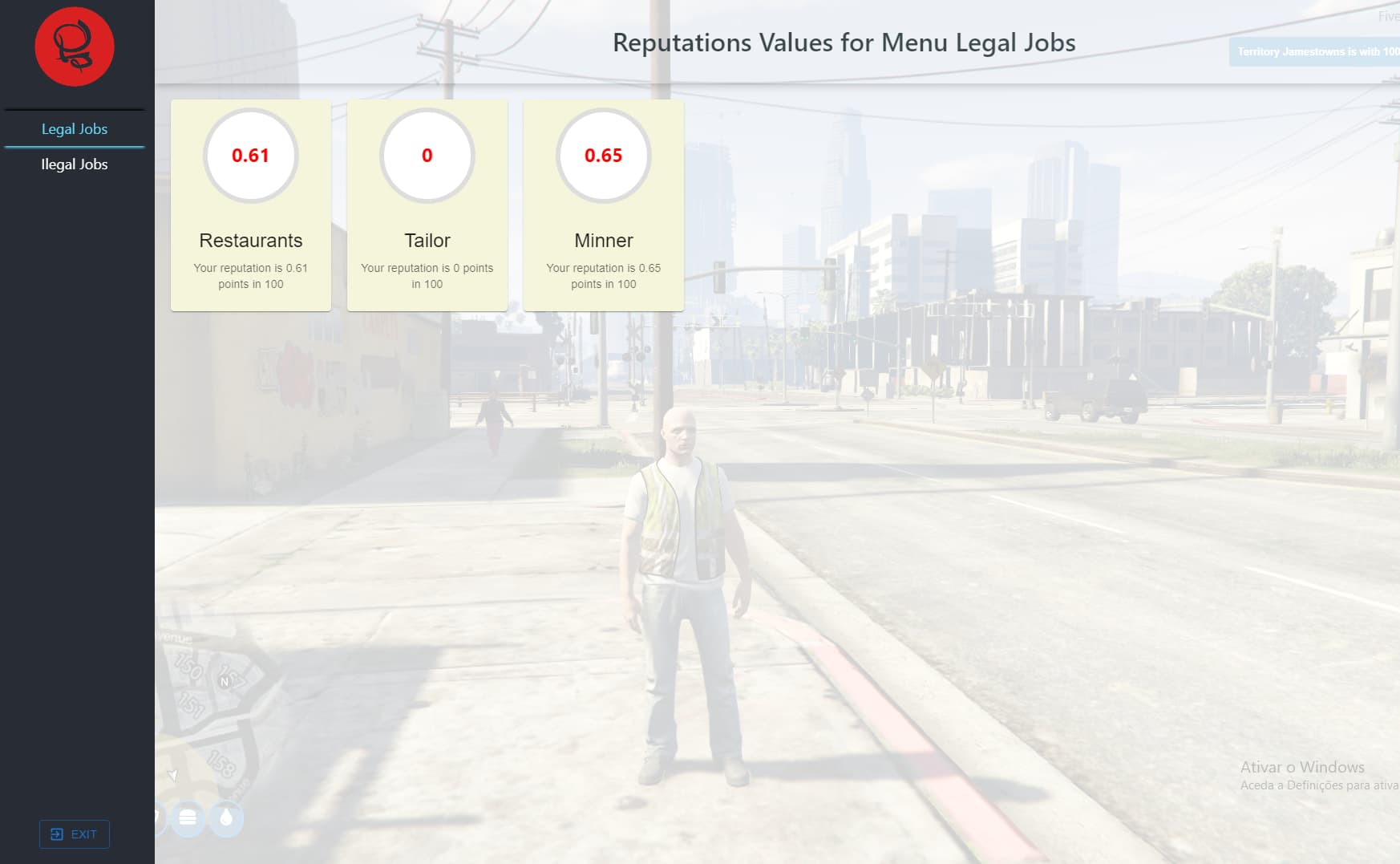Click the EXIT button to close the menu

tap(74, 834)
